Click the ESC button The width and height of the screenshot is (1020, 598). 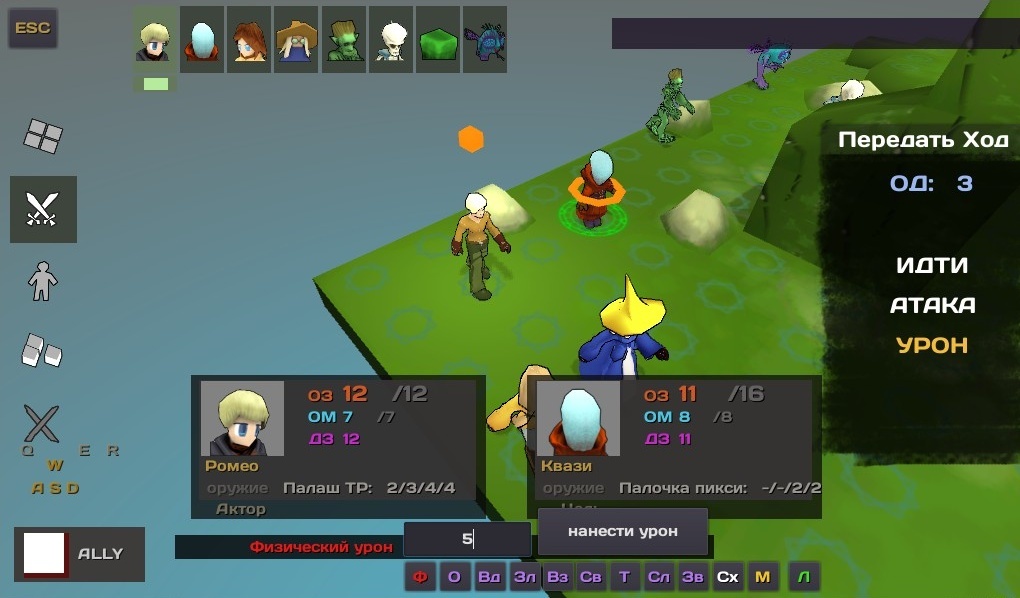click(x=33, y=29)
